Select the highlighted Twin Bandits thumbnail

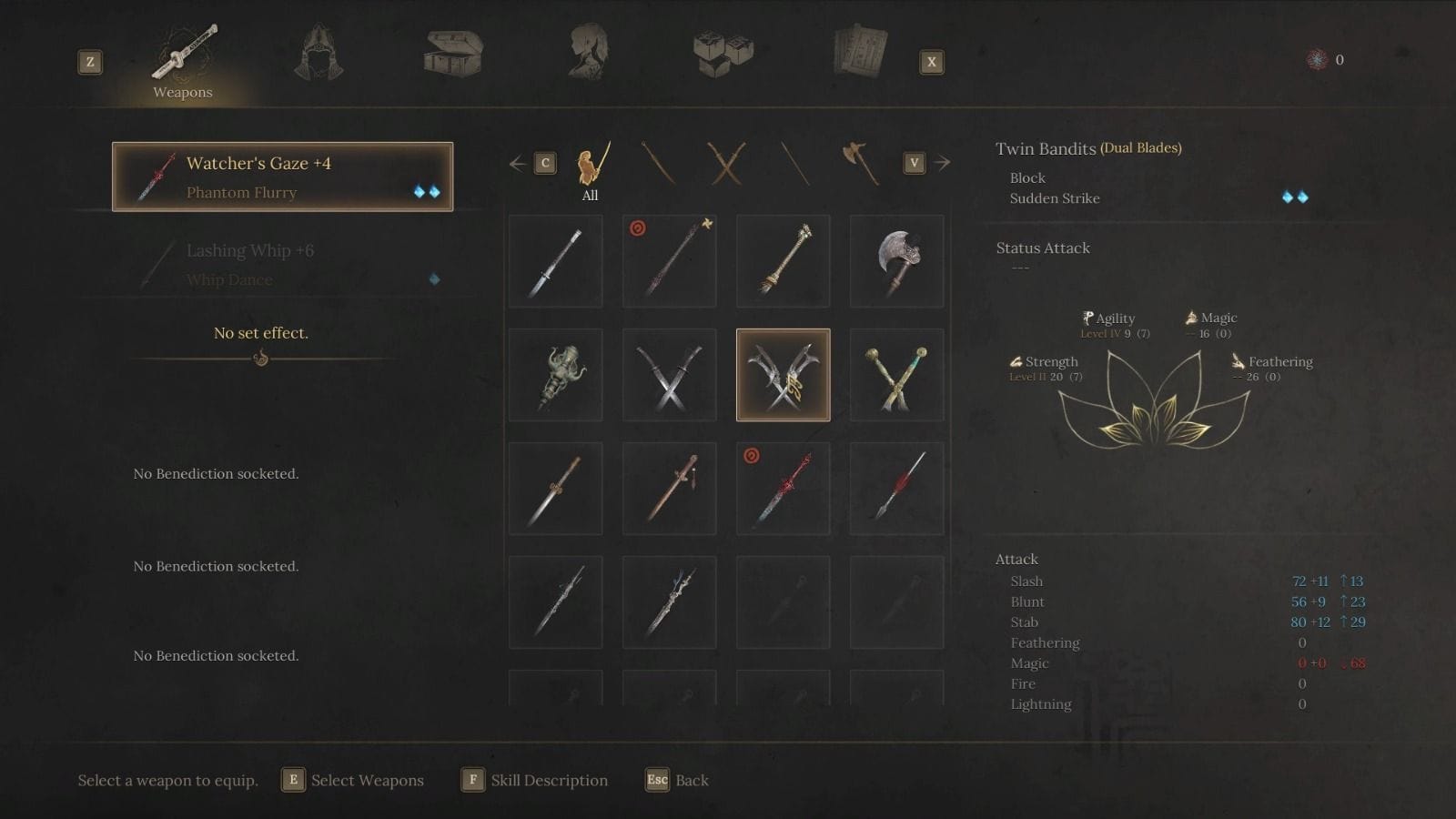[x=783, y=374]
